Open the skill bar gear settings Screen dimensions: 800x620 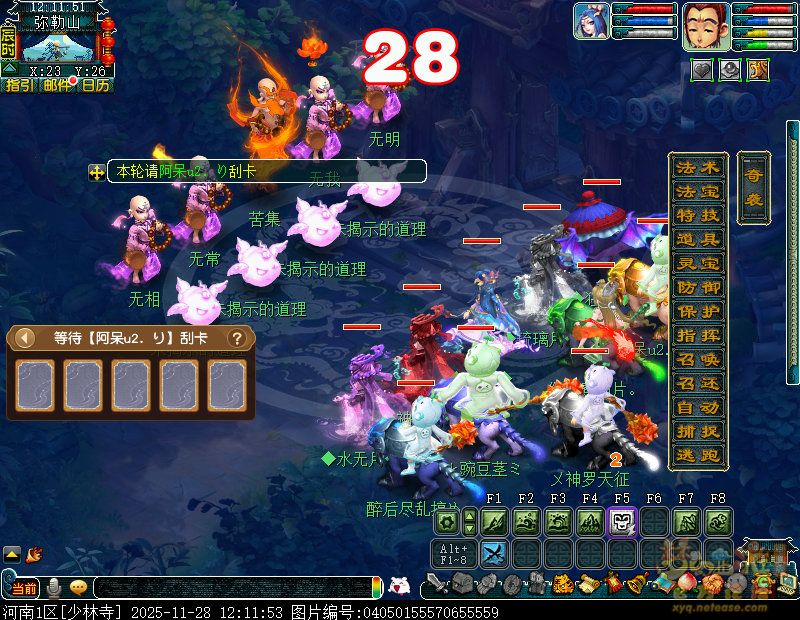(448, 521)
